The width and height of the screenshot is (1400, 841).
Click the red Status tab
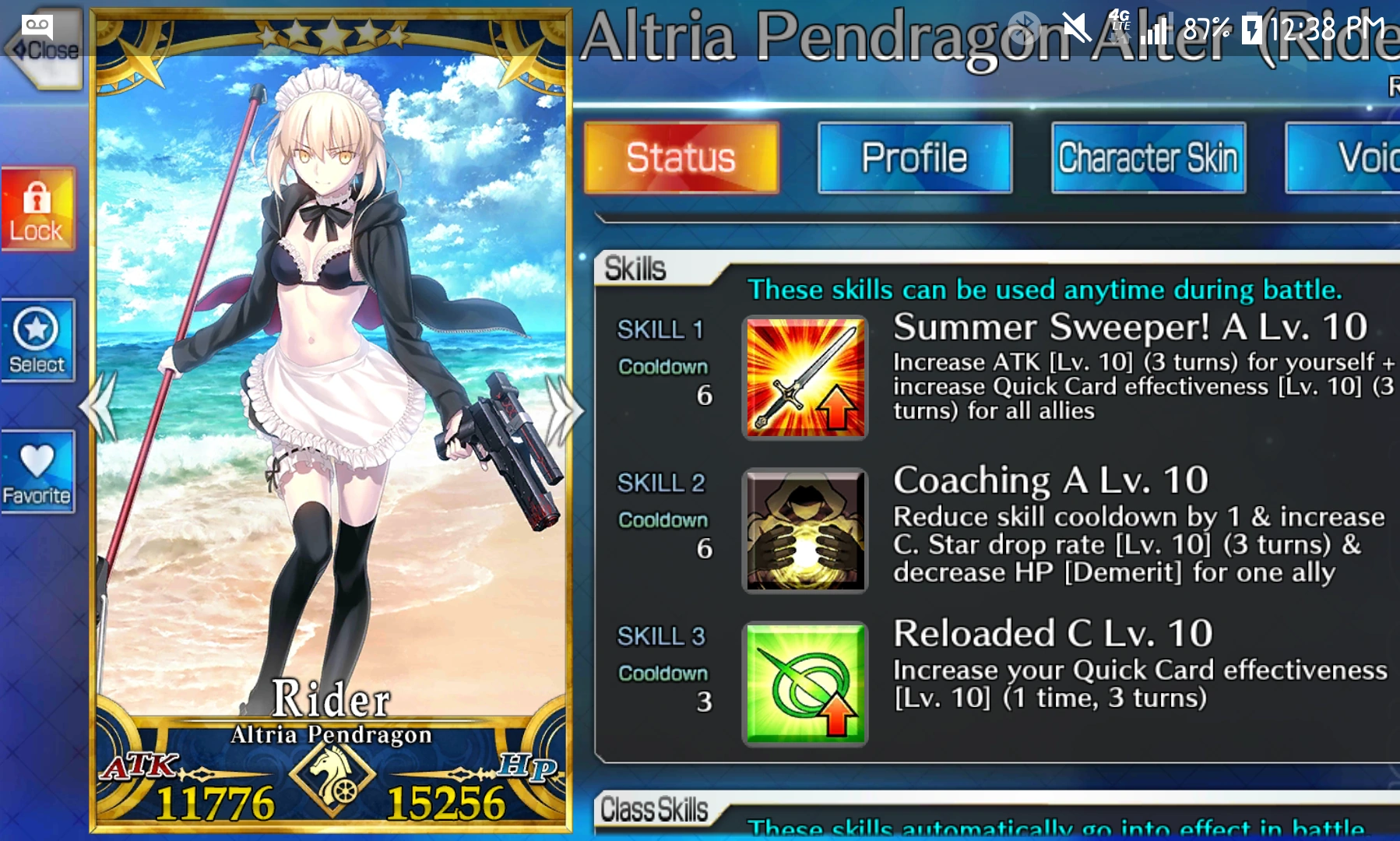point(681,156)
